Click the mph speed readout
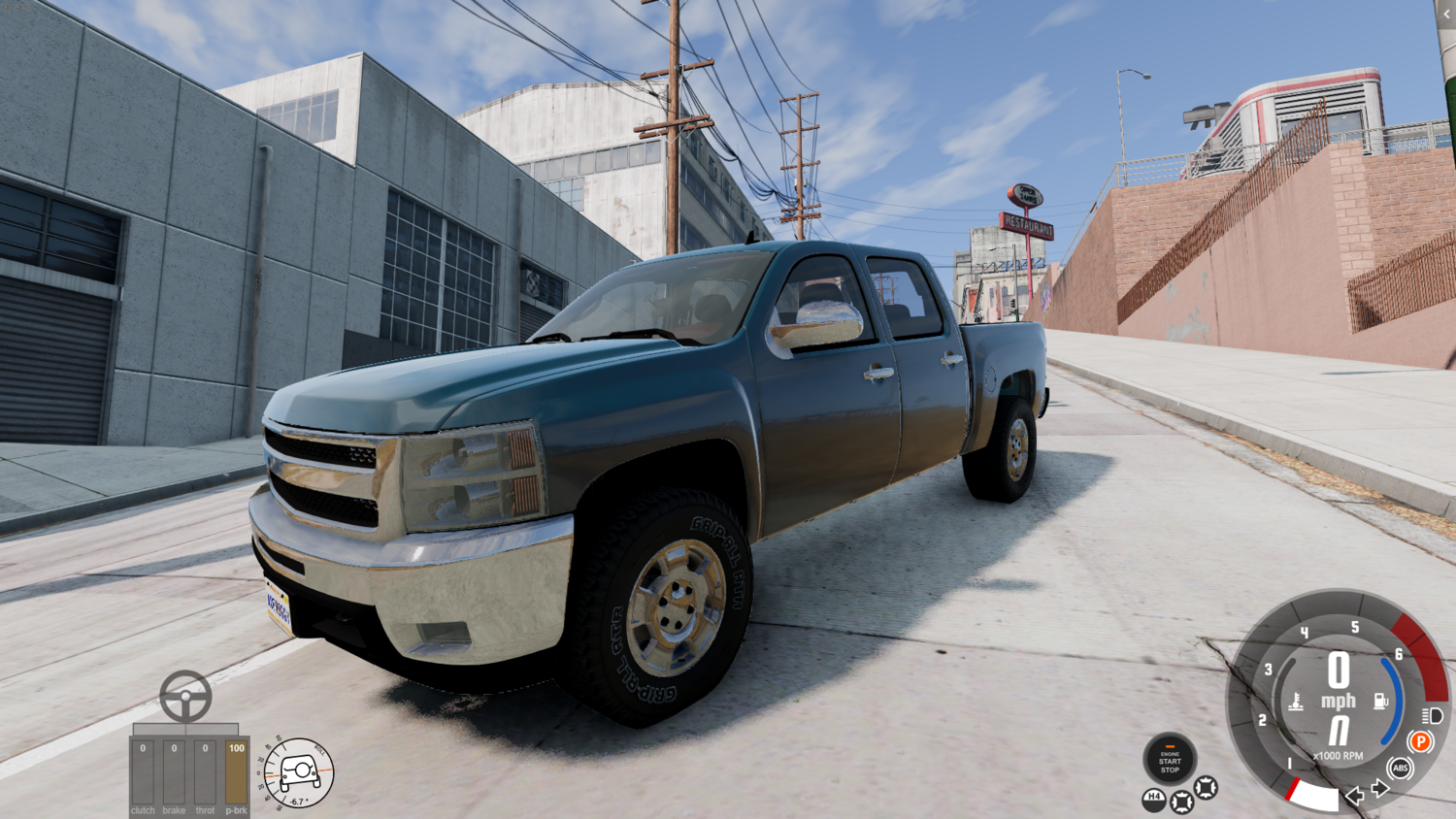This screenshot has width=1456, height=819. (1339, 698)
